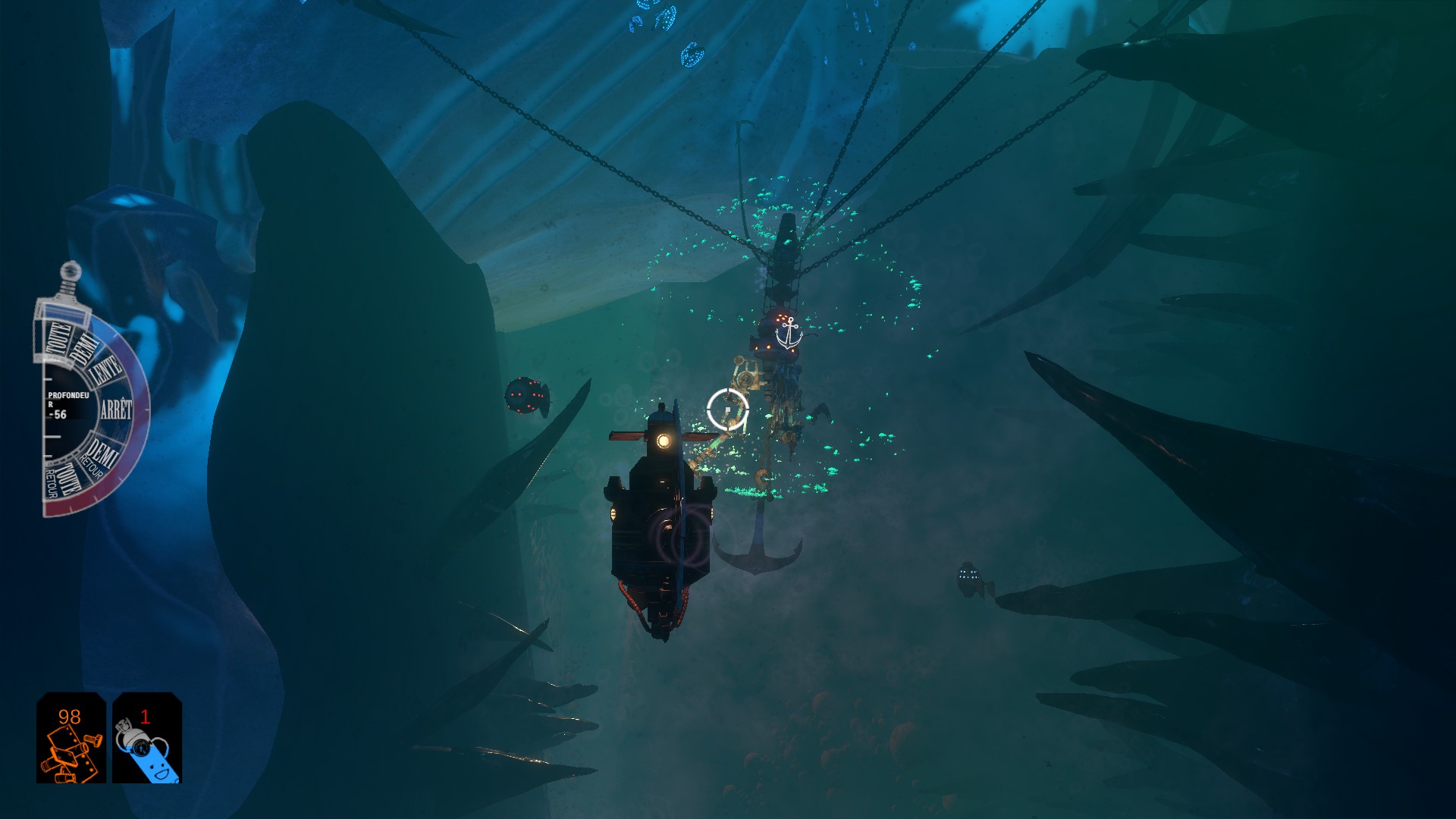Click the bolt graphic in the scrap icon
The image size is (1456, 819).
click(93, 739)
